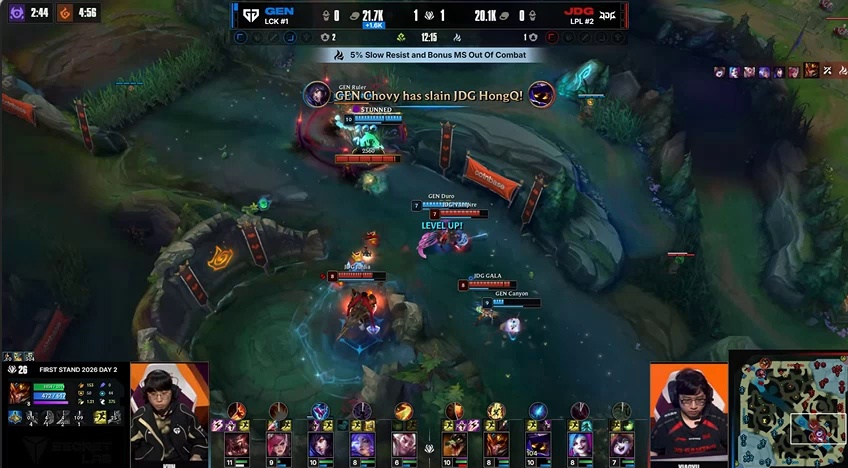Click the minimap in the corner
848x468 pixels.
pyautogui.click(x=790, y=410)
